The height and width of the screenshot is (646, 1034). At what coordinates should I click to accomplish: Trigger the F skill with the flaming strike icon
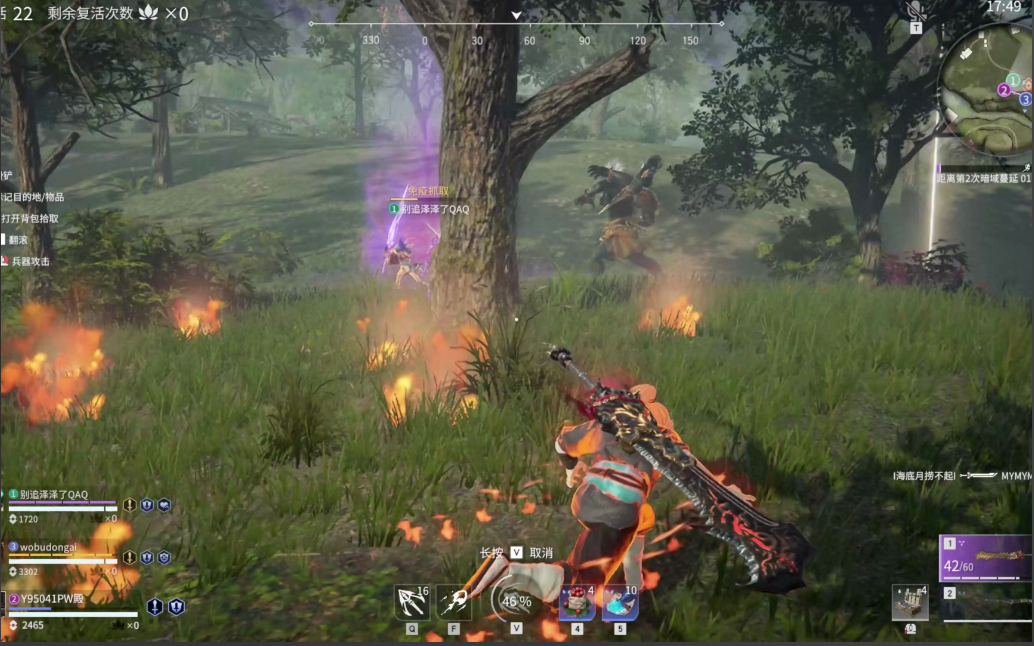(454, 602)
